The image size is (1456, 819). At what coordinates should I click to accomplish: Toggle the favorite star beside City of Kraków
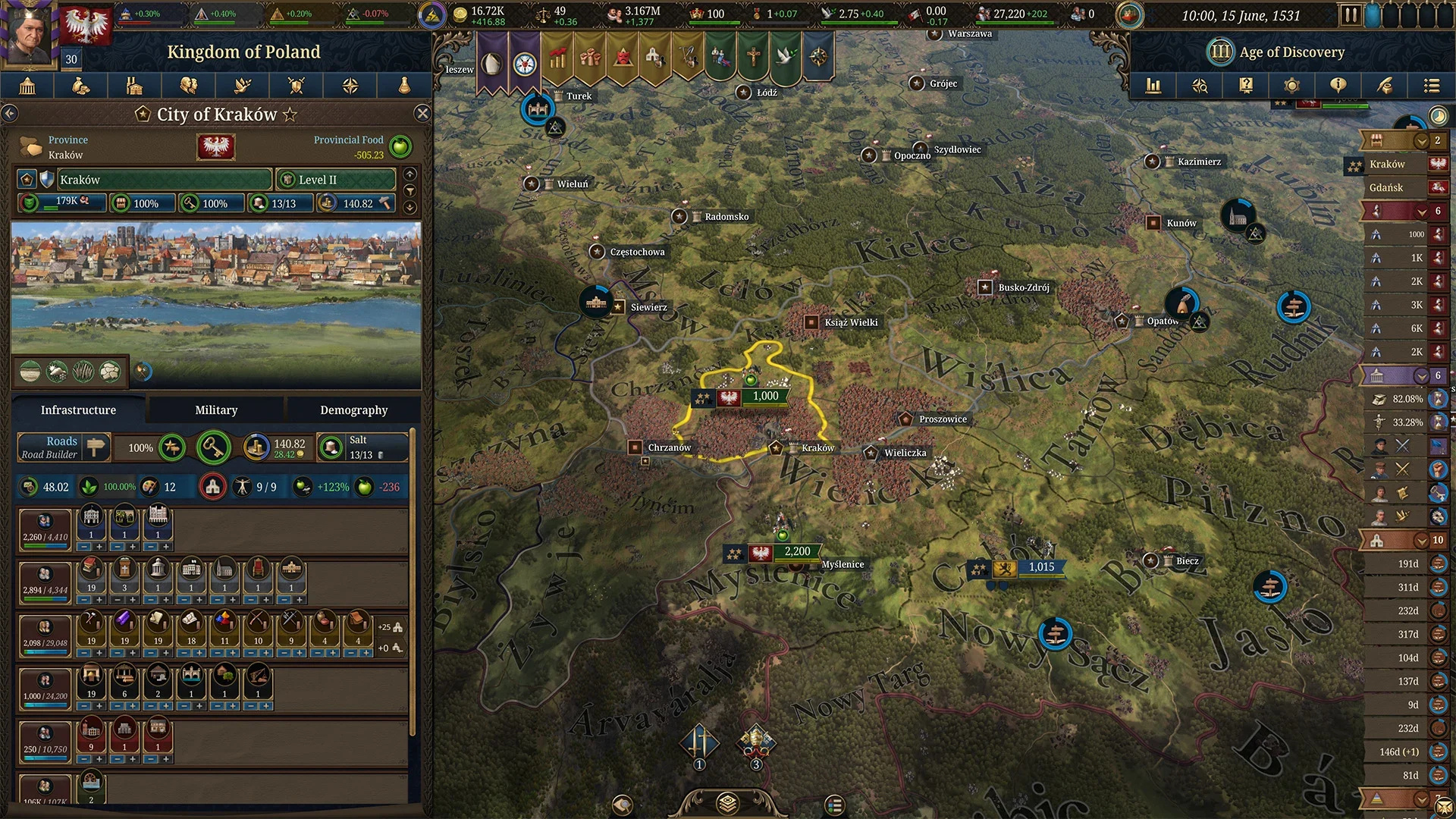290,115
